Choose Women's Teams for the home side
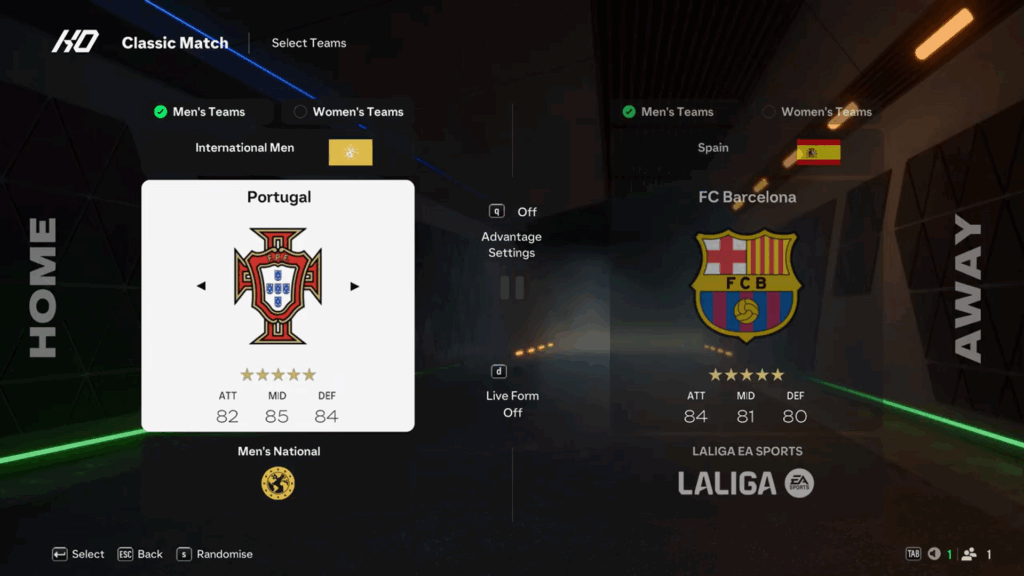1024x576 pixels. pos(349,112)
